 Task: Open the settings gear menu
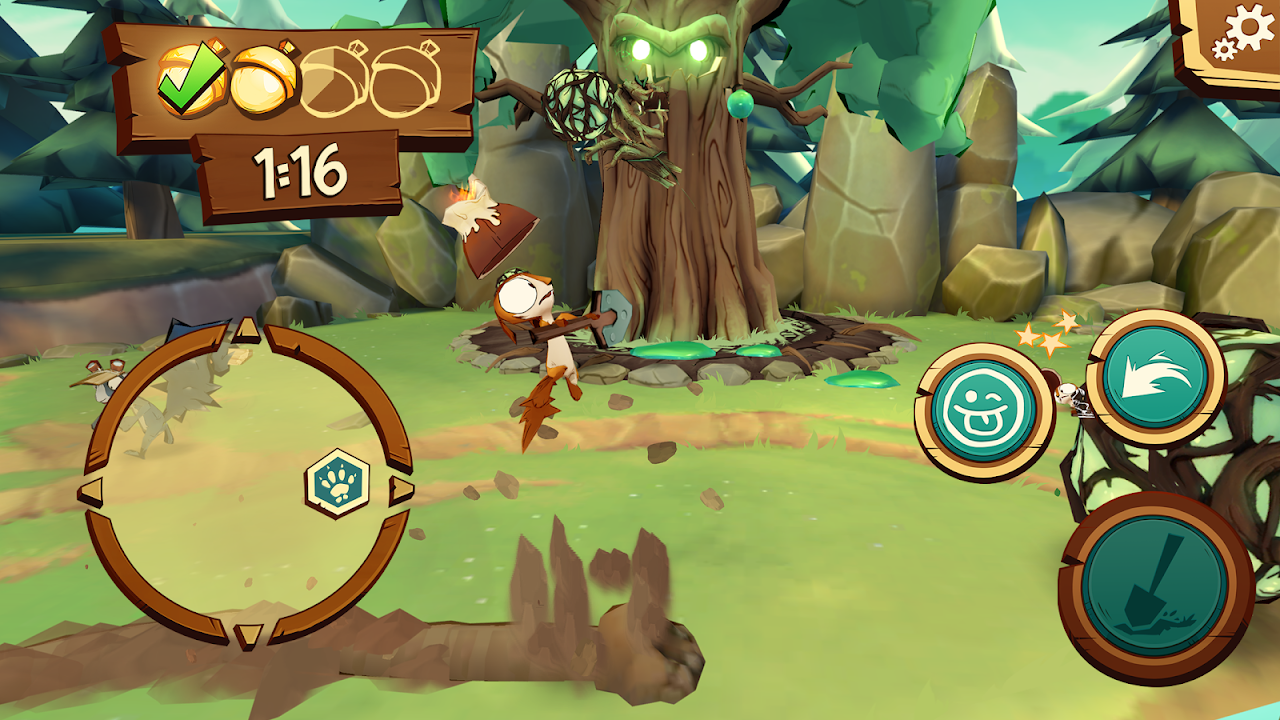point(1242,36)
